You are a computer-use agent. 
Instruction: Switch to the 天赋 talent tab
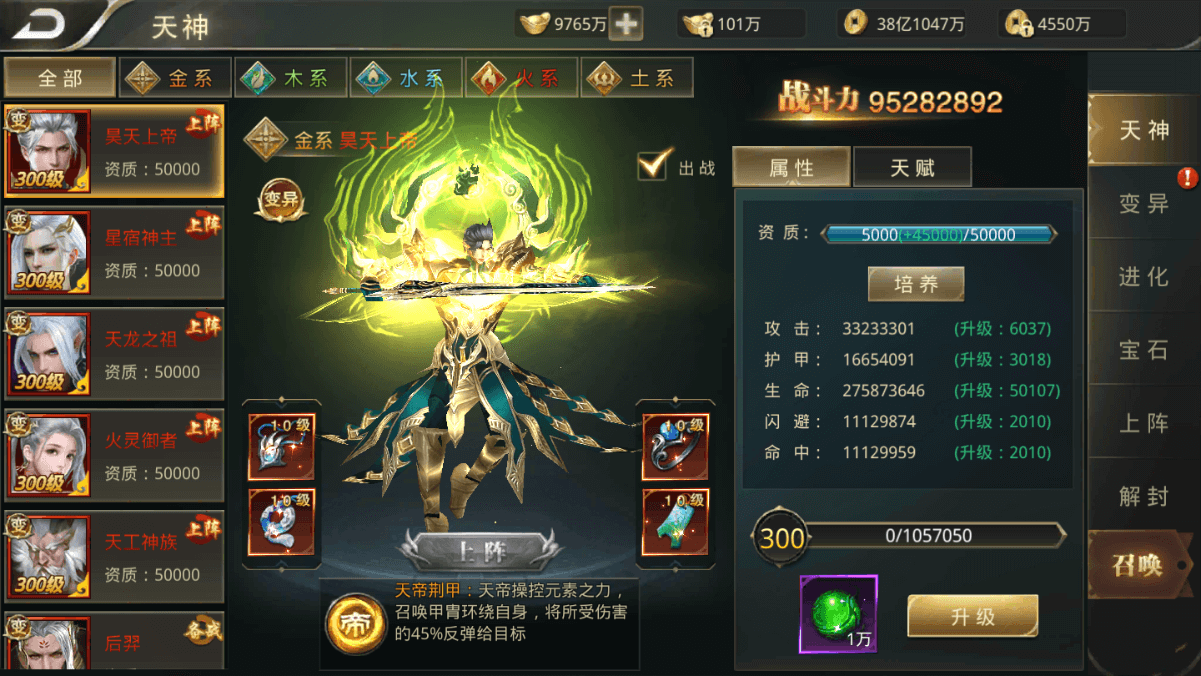pos(911,168)
